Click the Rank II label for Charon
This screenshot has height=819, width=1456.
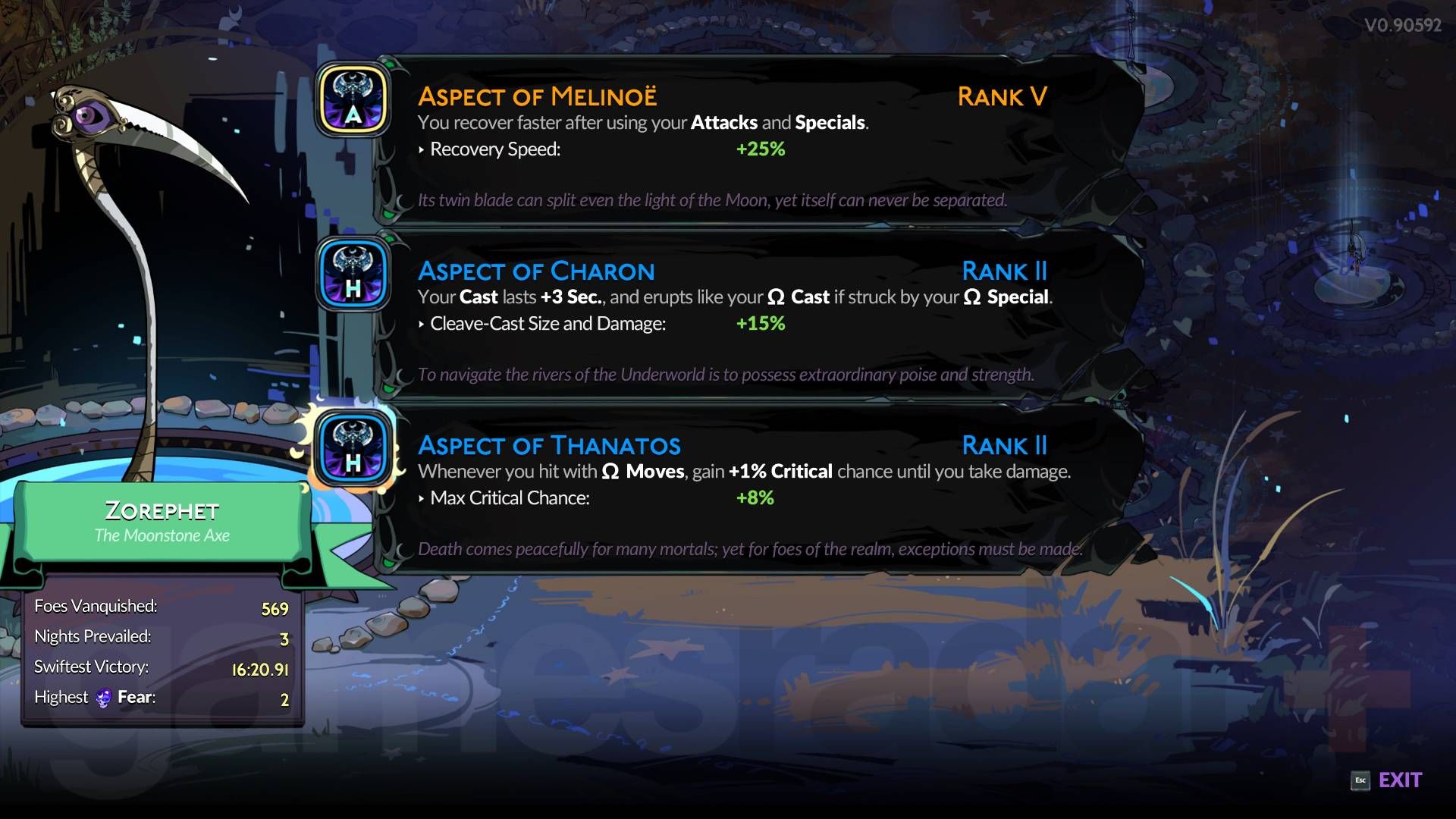(1005, 271)
